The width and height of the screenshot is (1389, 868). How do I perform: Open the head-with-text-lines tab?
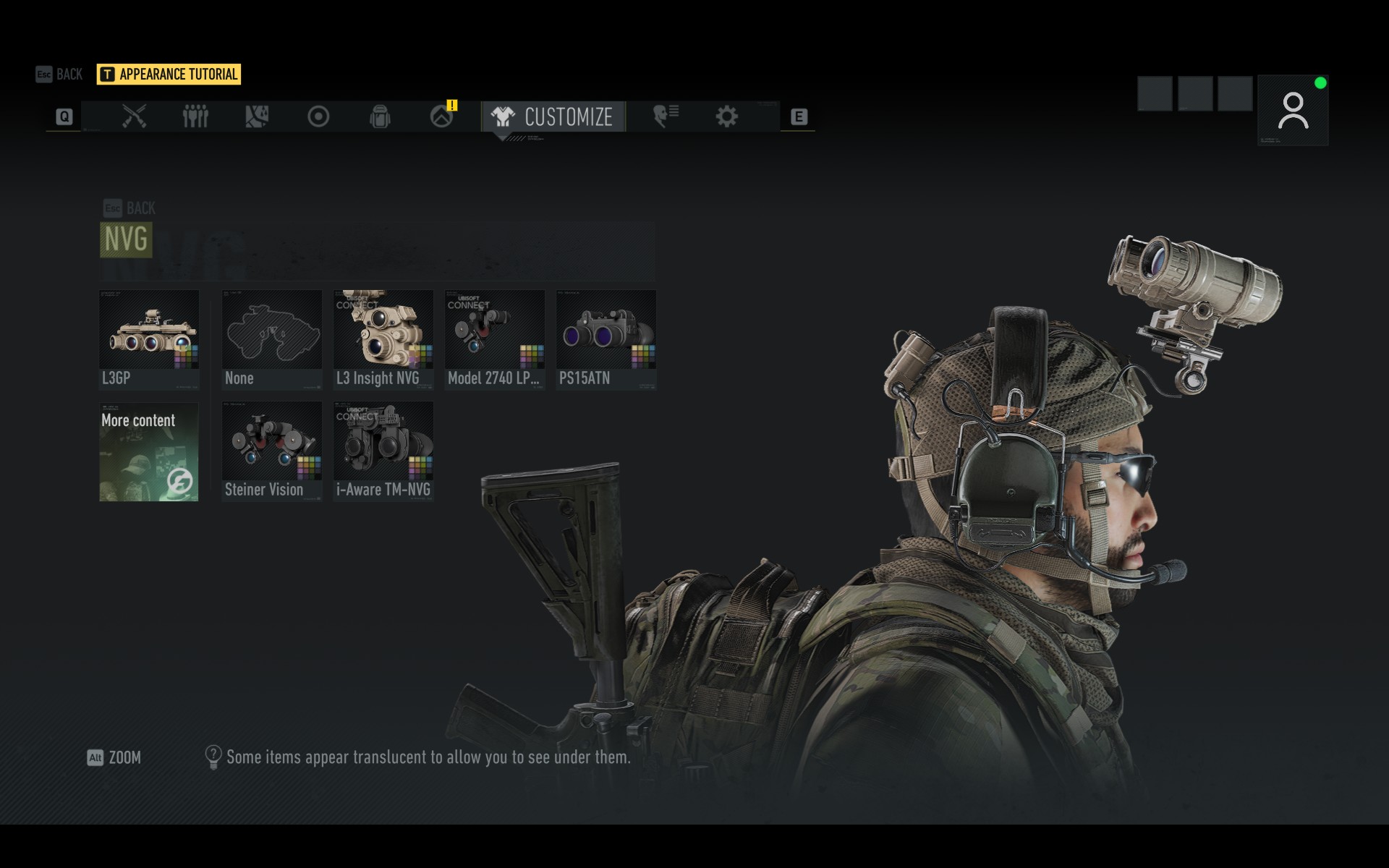(666, 116)
